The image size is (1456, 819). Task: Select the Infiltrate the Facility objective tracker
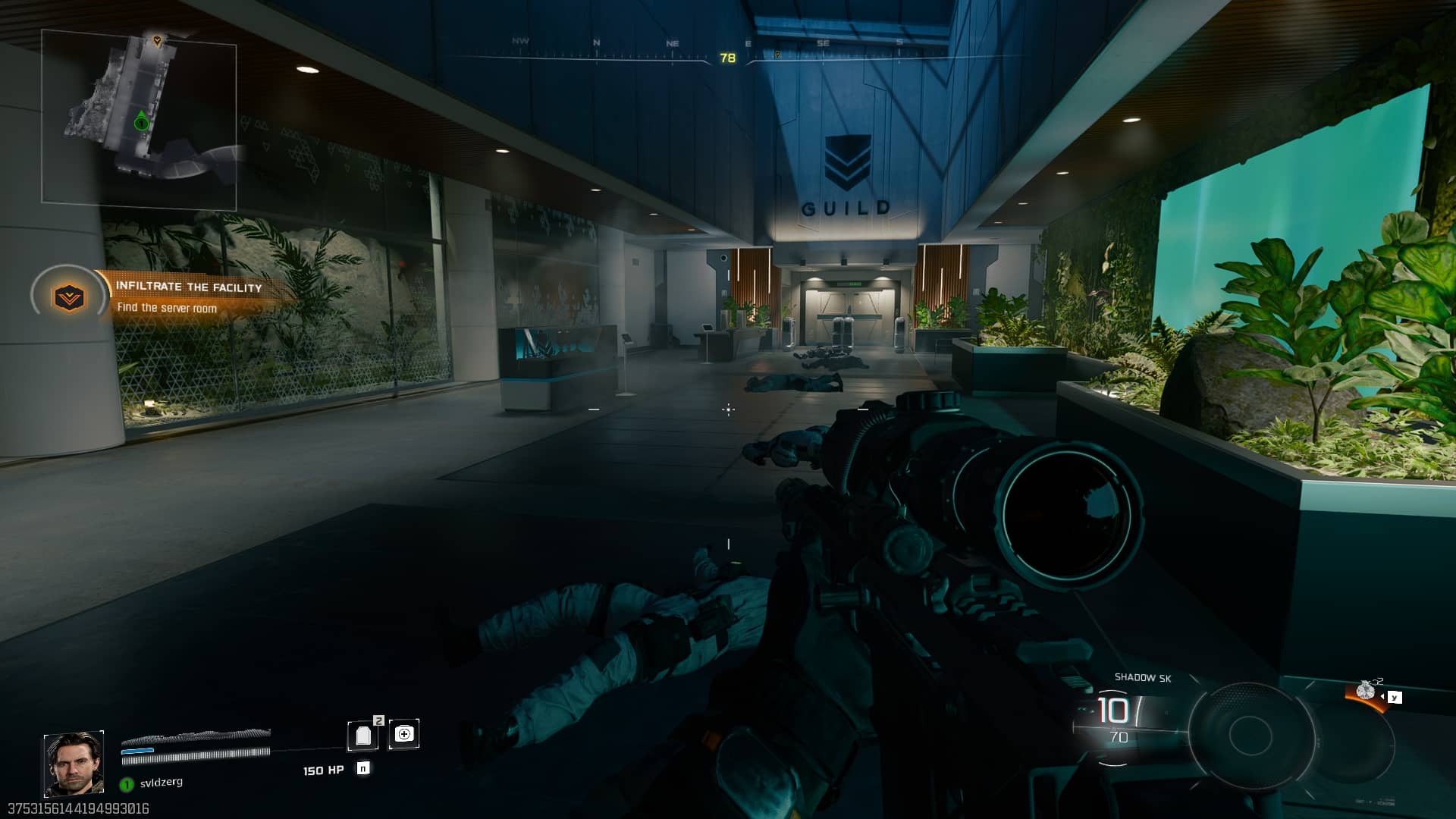tap(189, 287)
